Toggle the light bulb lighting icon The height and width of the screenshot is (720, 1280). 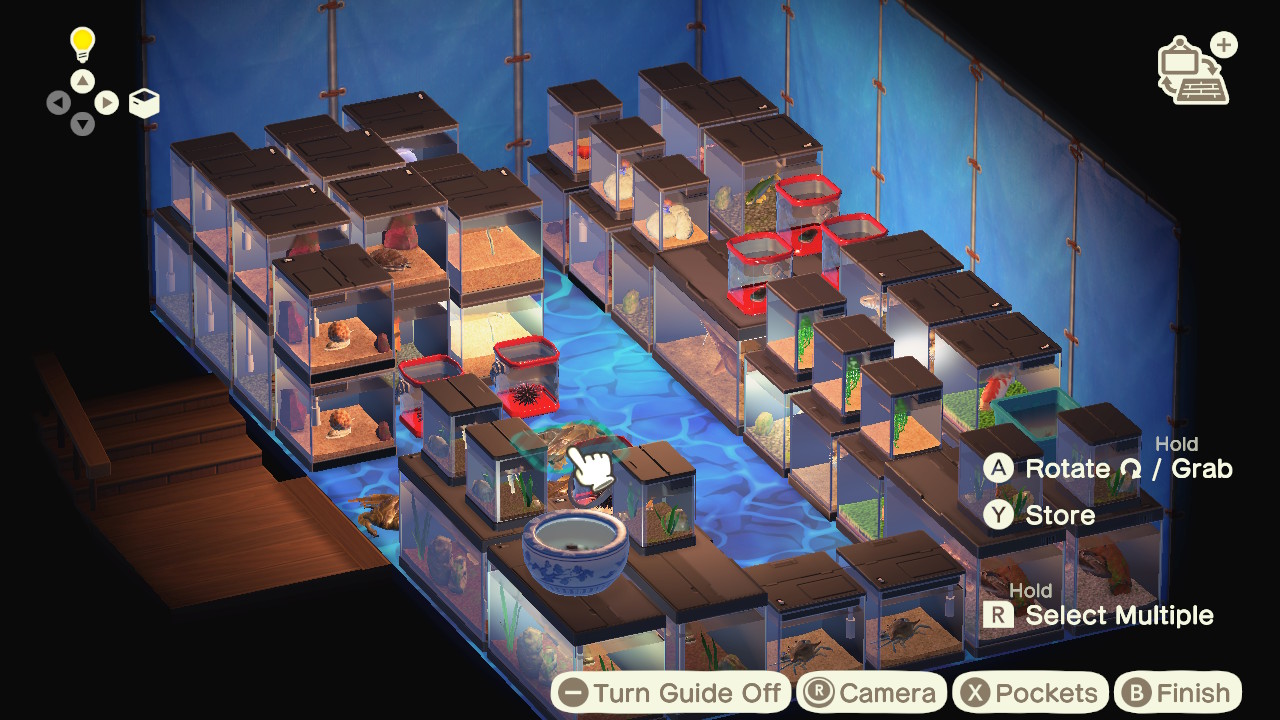click(82, 43)
